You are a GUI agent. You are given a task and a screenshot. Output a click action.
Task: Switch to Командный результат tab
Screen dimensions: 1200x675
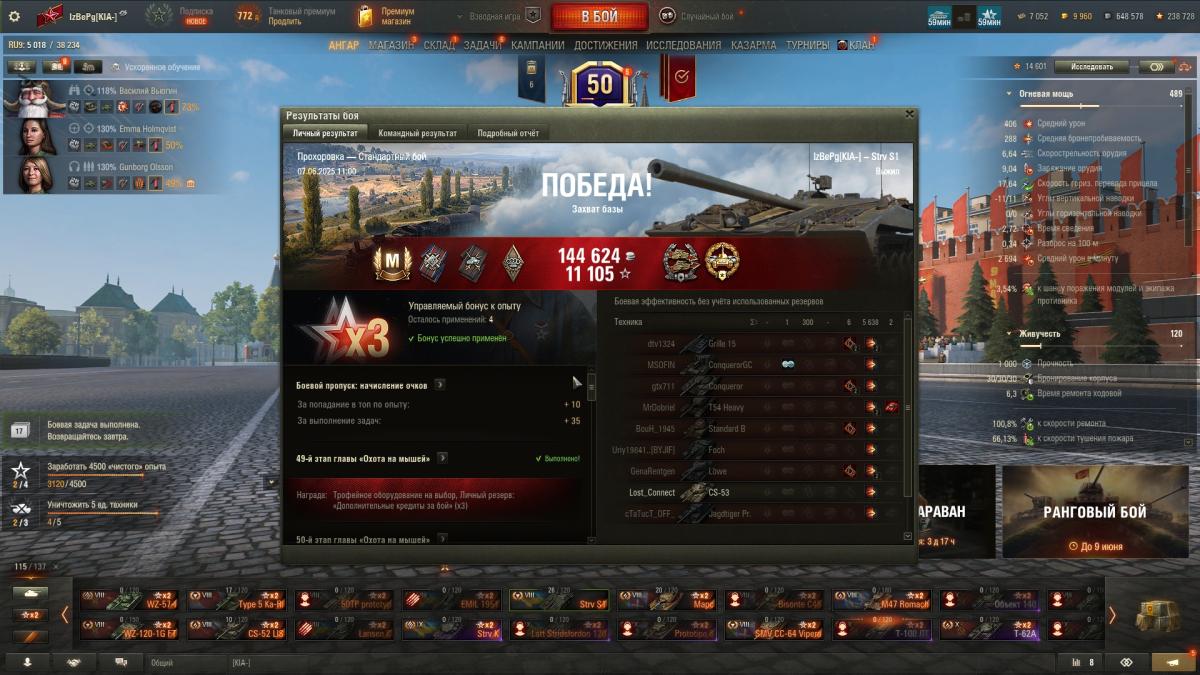pyautogui.click(x=417, y=133)
